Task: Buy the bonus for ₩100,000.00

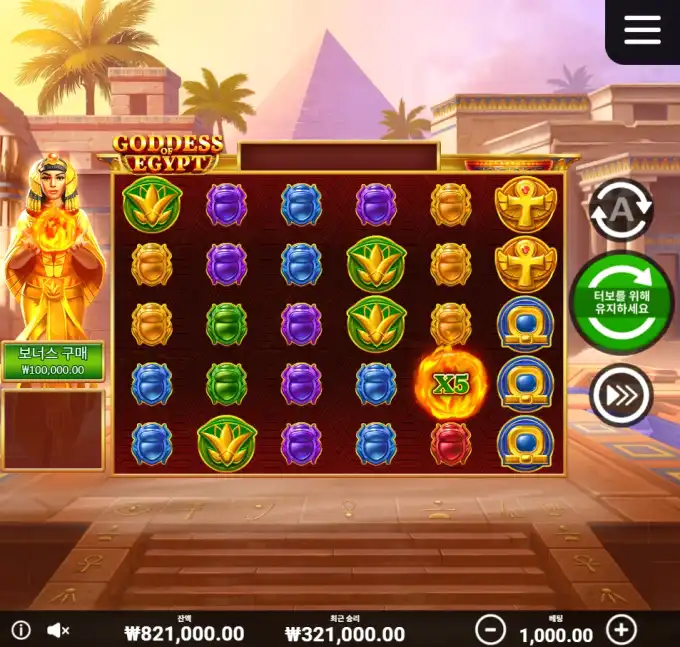Action: 52,361
